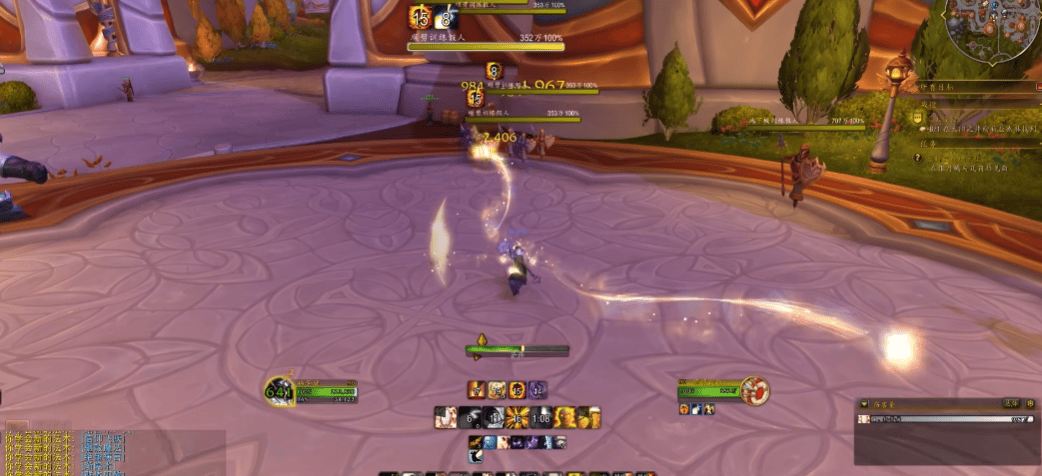
Task: Open the damage meter dropdown arrow
Action: point(865,404)
